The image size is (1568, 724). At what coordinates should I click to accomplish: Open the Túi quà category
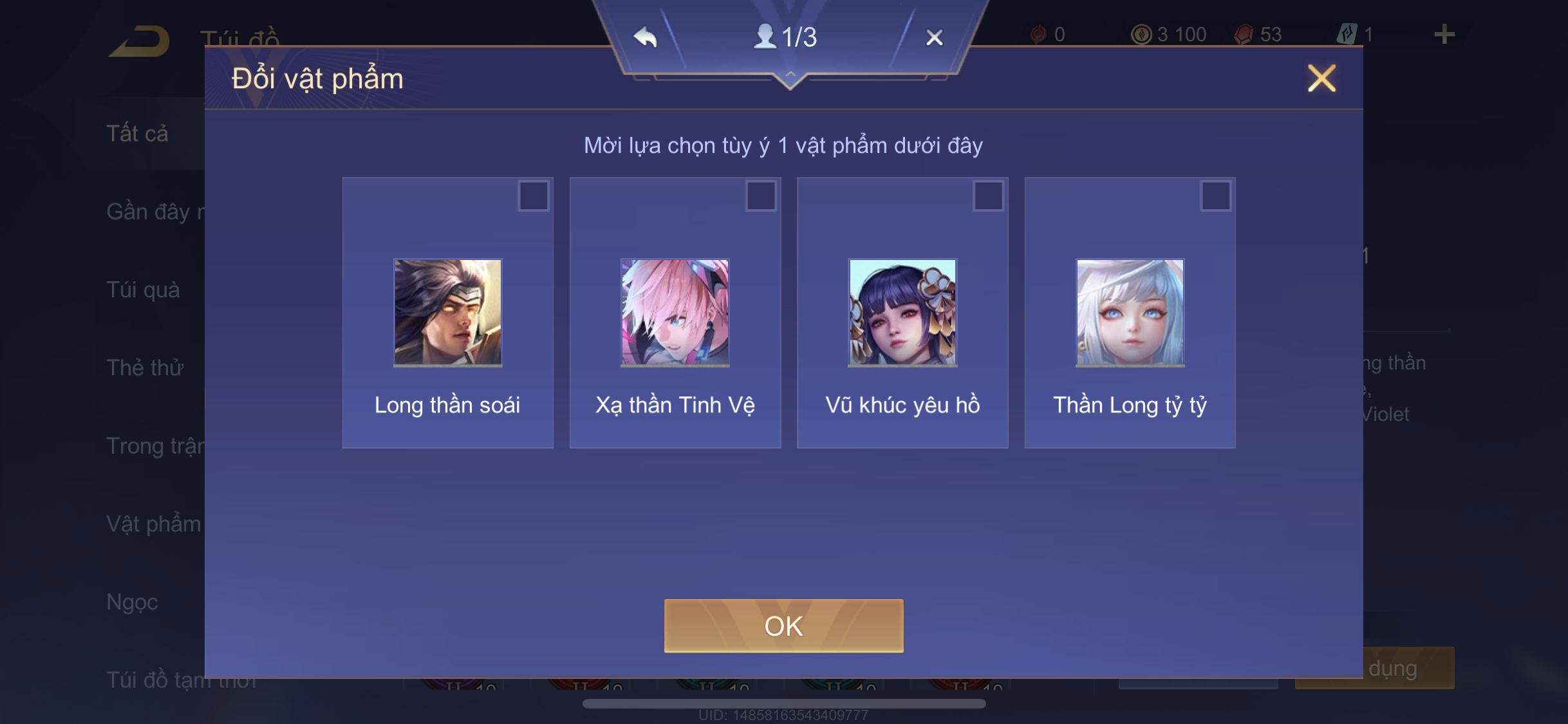(143, 290)
